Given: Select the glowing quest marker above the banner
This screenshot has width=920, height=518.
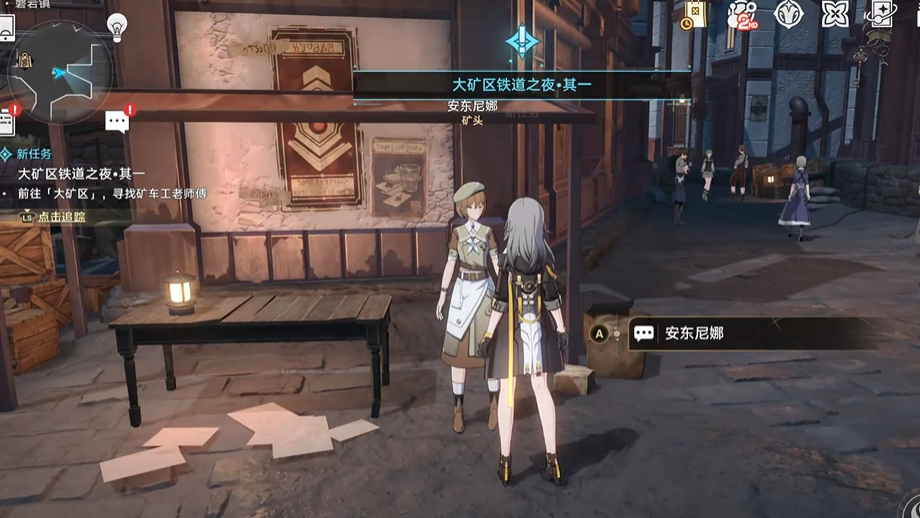Looking at the screenshot, I should [522, 42].
